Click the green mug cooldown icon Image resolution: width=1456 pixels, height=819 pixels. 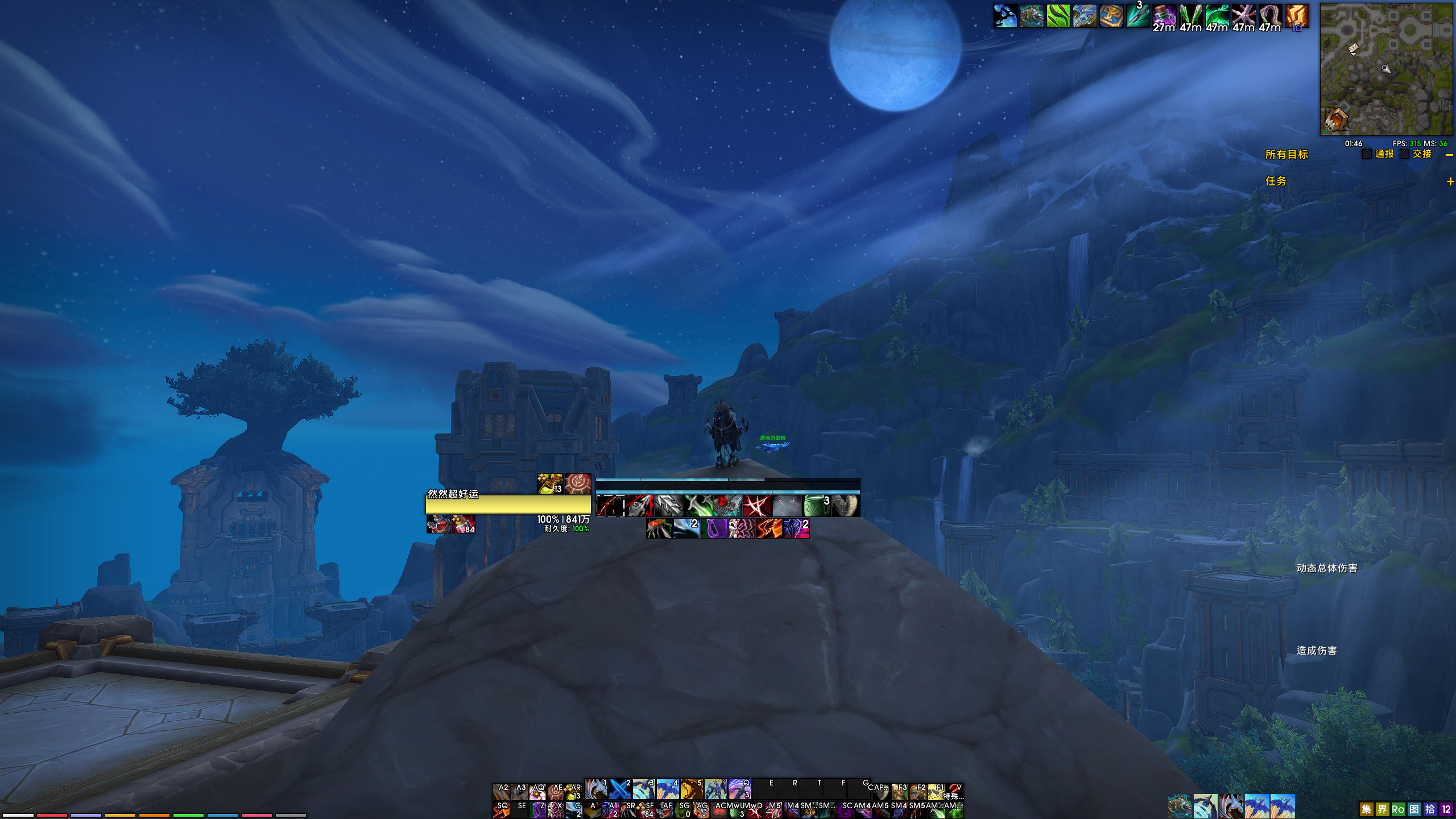coord(816,506)
